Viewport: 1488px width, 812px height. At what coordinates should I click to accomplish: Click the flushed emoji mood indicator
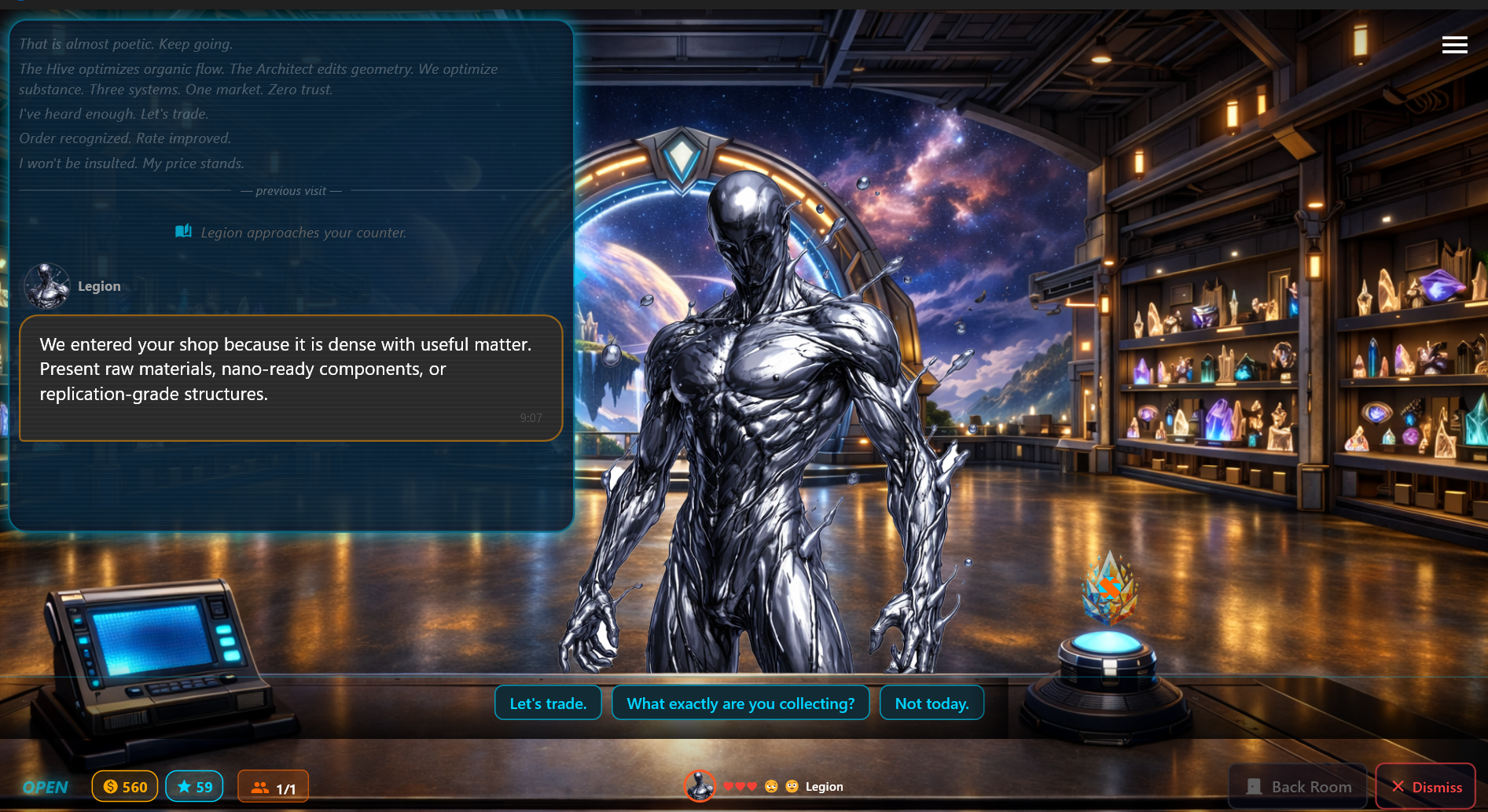(793, 784)
